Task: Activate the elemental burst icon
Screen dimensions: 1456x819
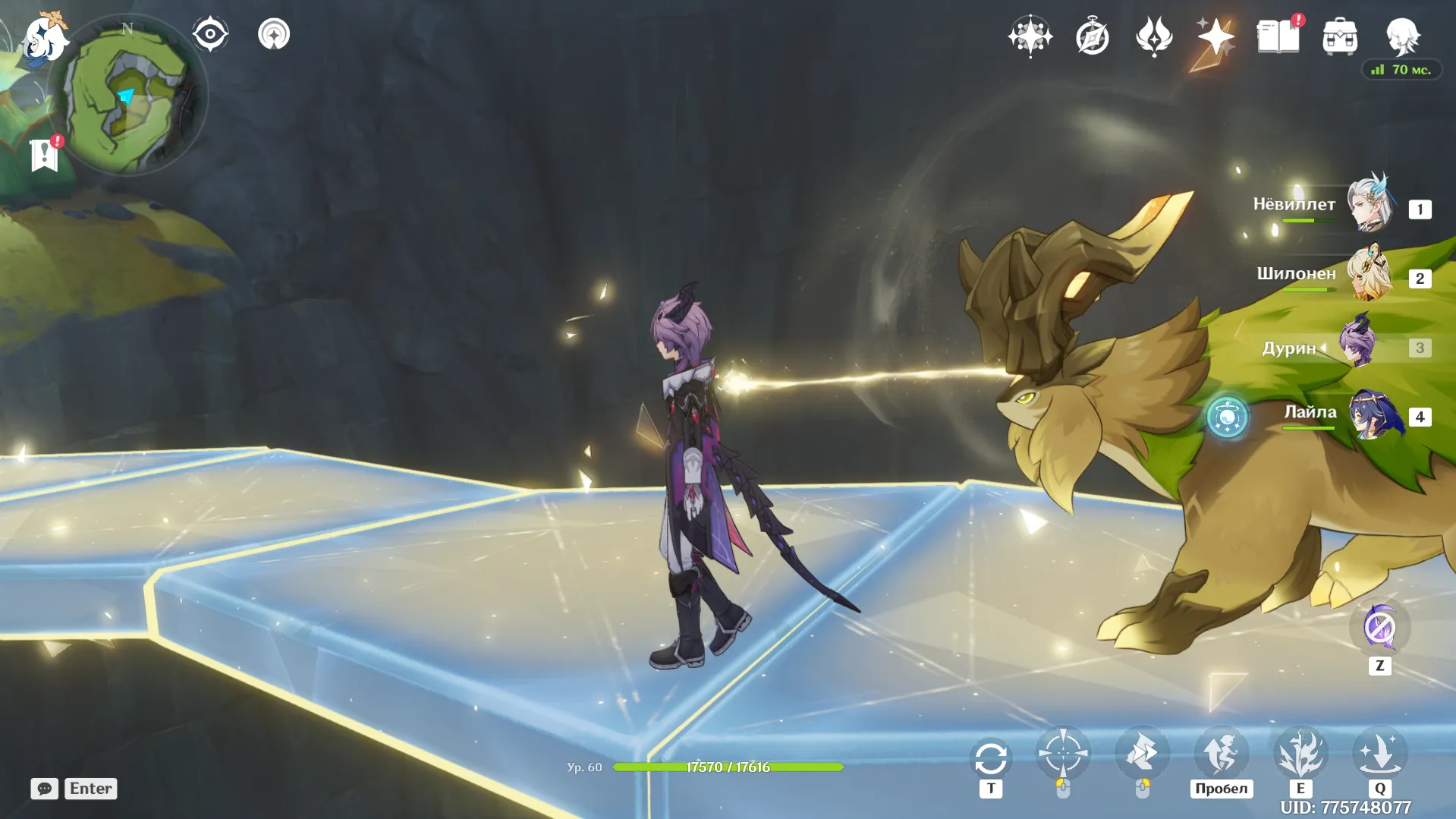Action: 1379,753
